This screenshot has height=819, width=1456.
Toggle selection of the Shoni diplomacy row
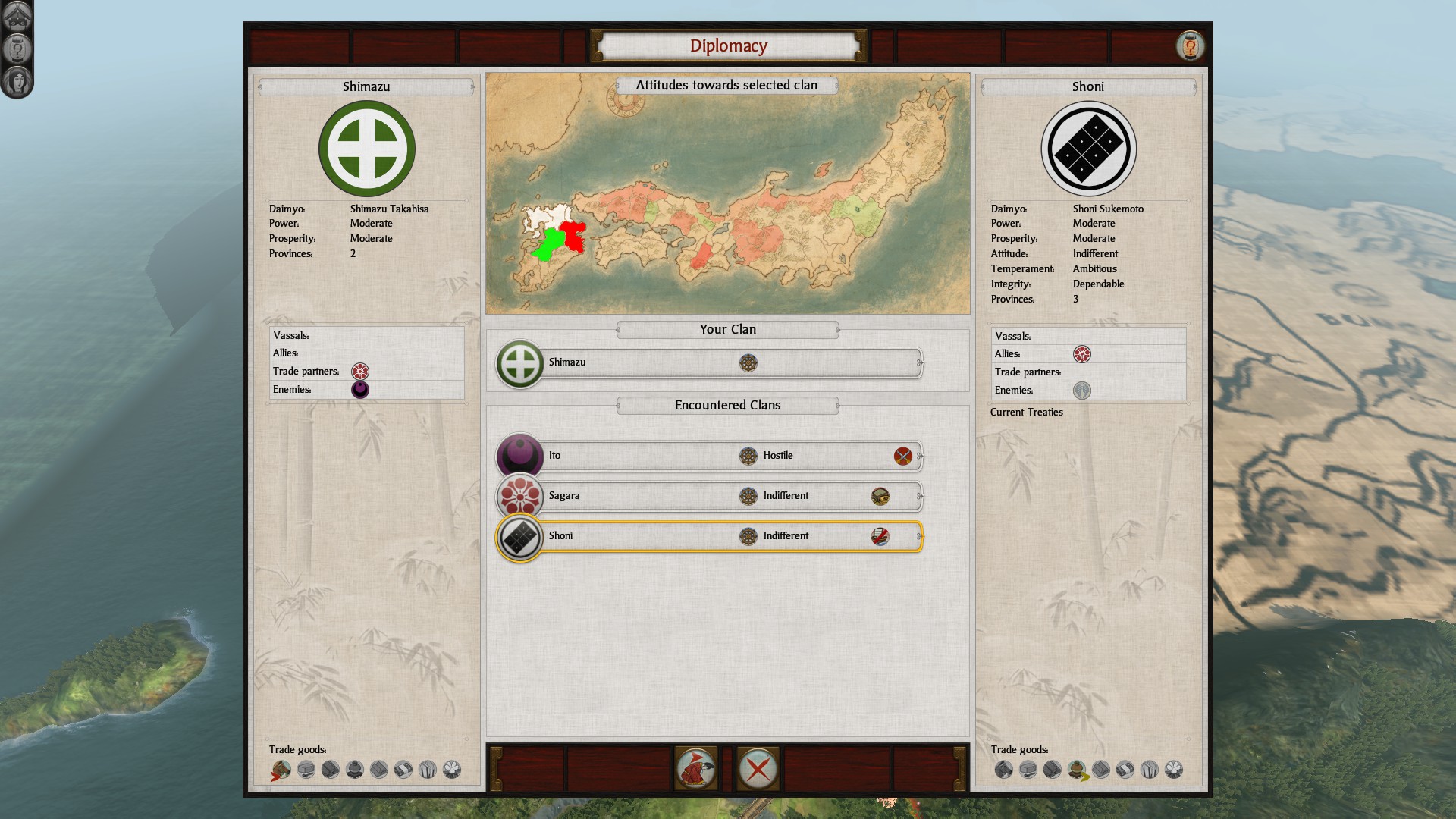713,536
